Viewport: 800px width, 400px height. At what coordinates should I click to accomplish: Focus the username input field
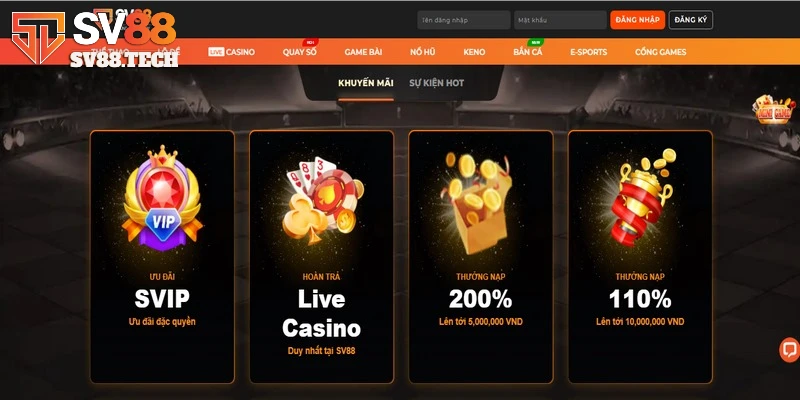point(464,20)
